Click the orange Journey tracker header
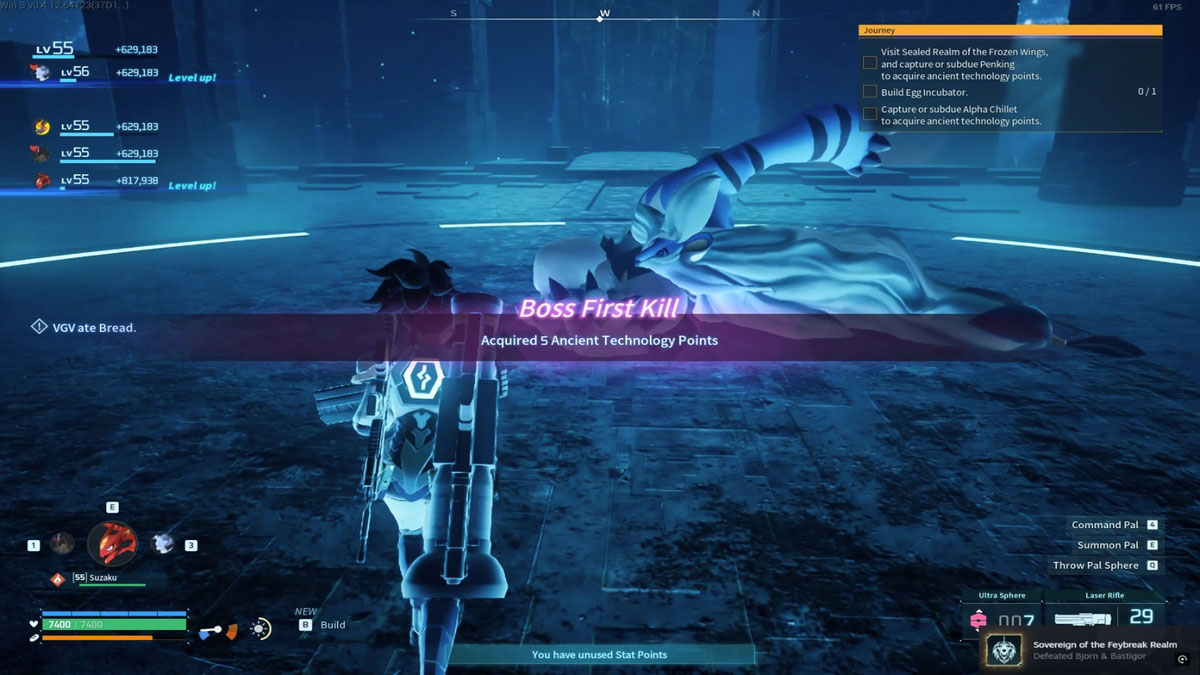This screenshot has width=1200, height=675. click(x=1010, y=31)
